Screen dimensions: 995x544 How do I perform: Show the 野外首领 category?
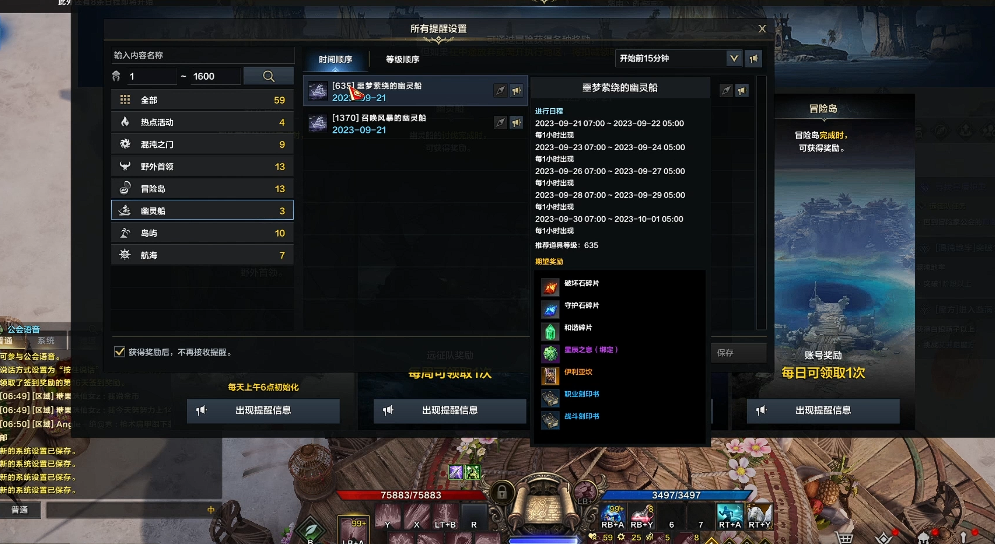point(202,166)
